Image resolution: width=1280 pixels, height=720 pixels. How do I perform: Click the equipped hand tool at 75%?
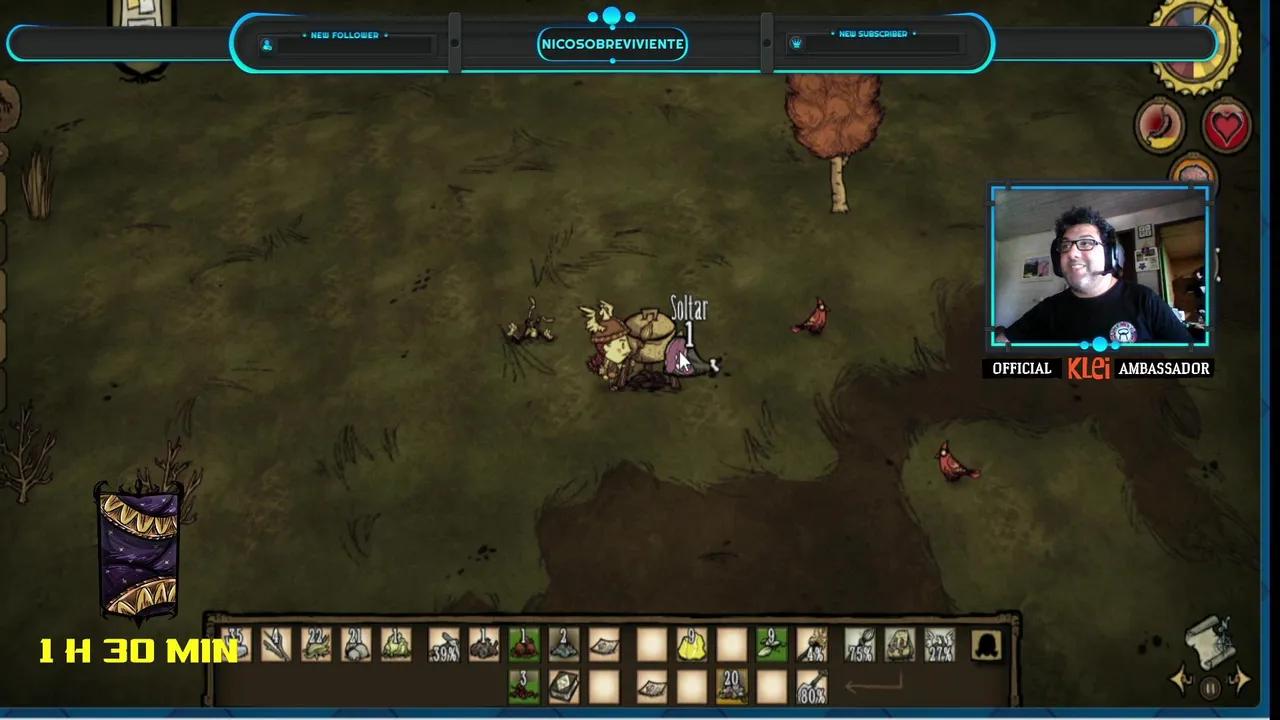(x=859, y=645)
